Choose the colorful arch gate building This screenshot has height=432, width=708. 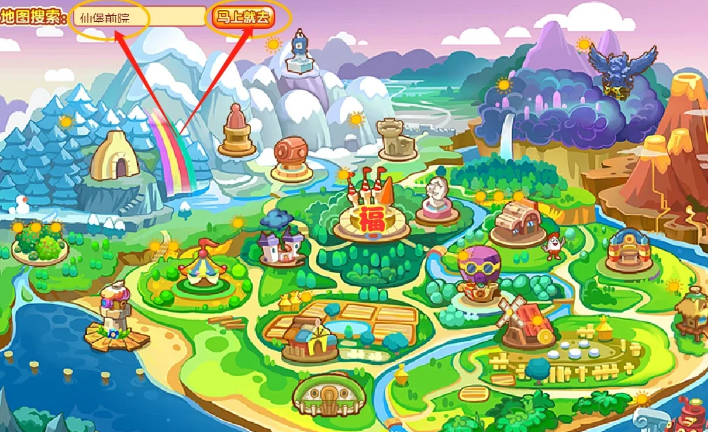pos(629,244)
